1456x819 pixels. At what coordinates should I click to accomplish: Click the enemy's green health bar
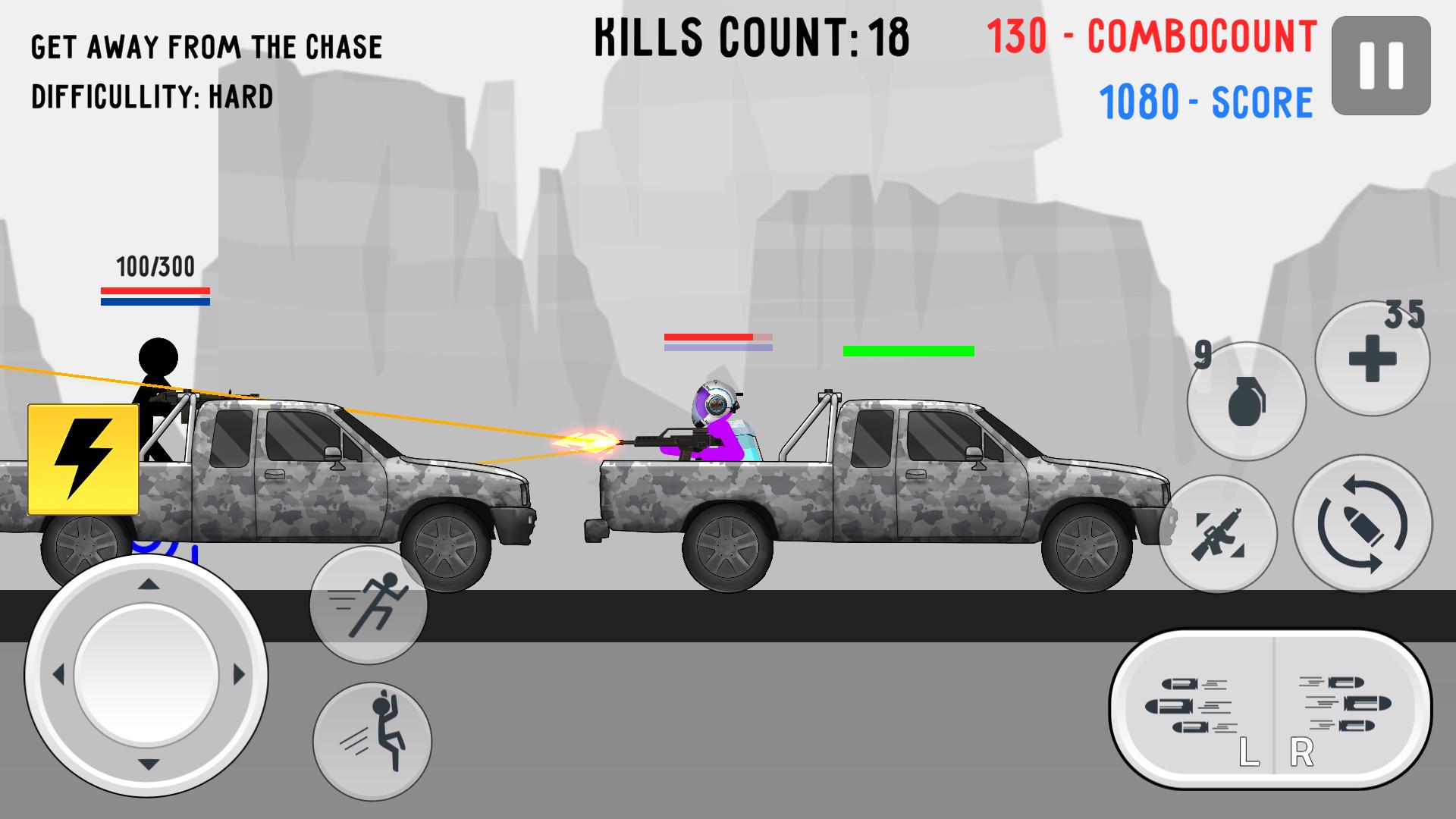coord(908,350)
